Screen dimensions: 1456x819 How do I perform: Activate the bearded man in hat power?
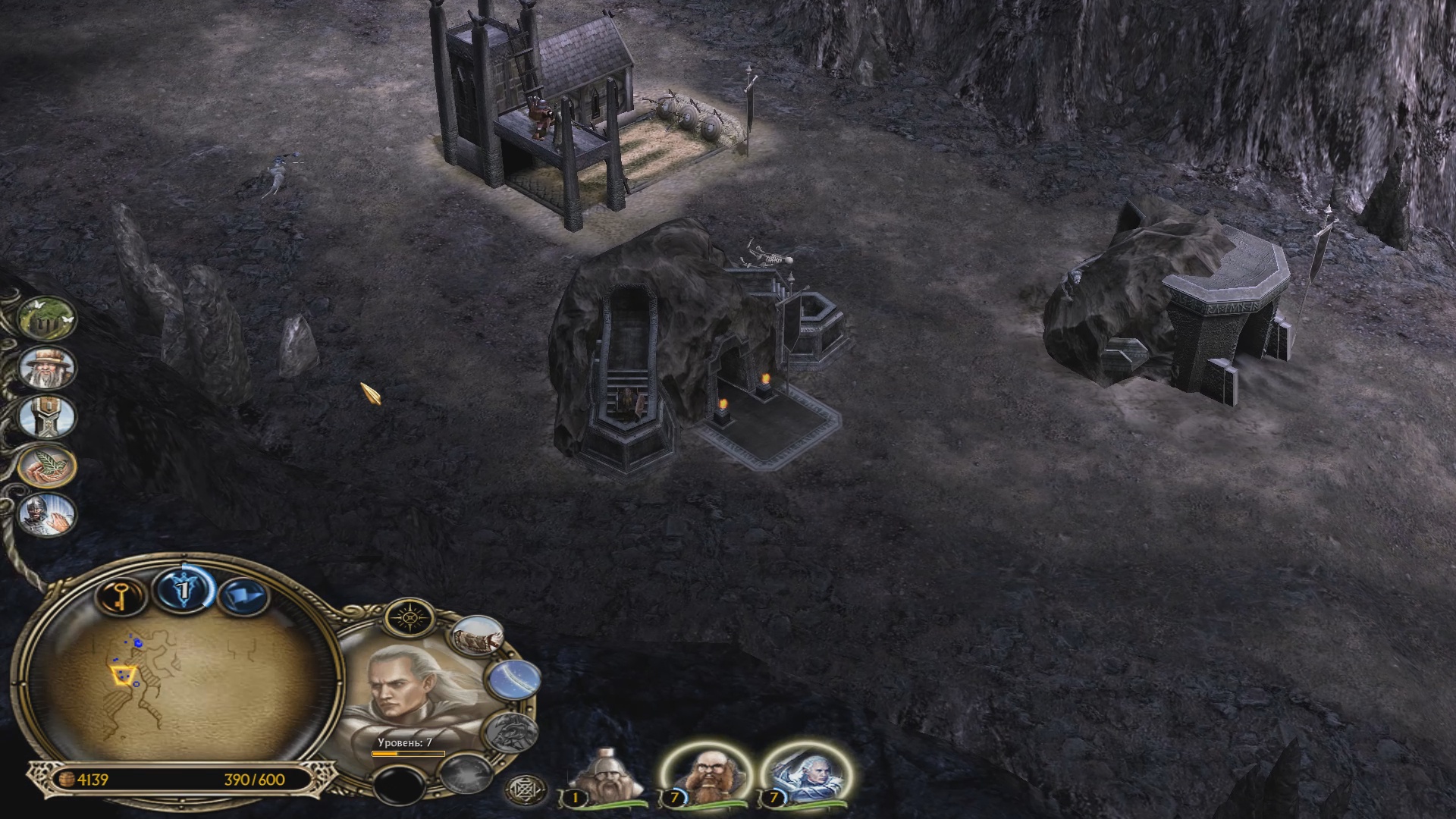click(47, 369)
